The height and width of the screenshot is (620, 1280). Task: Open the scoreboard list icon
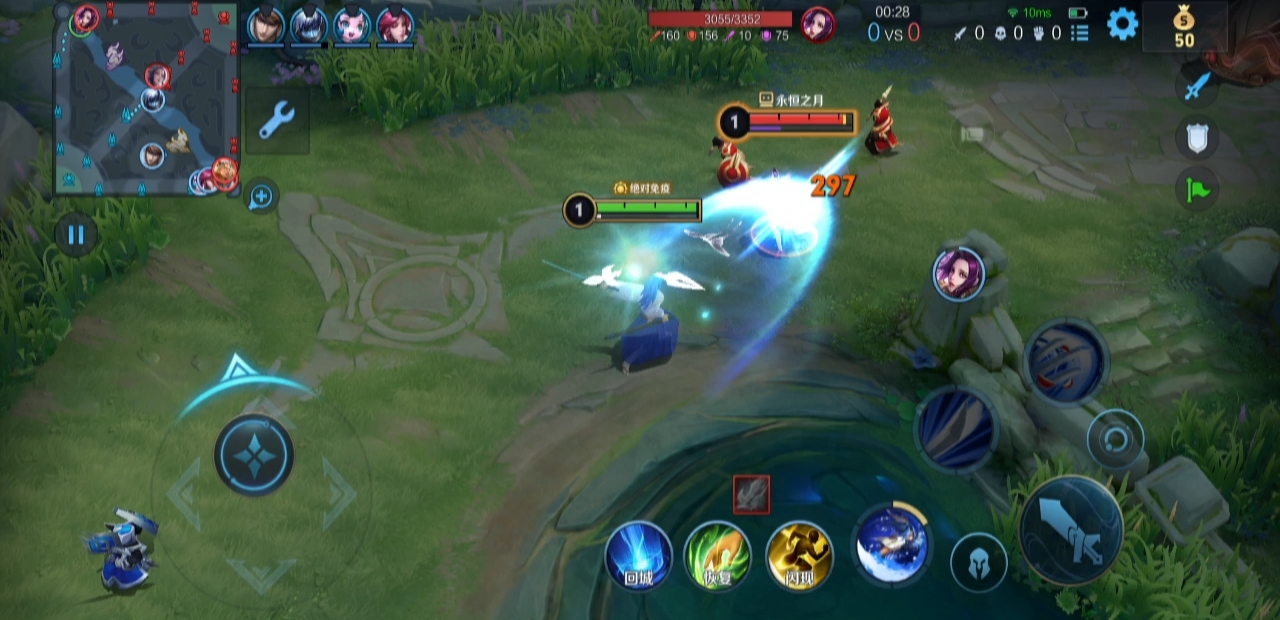pos(1080,33)
